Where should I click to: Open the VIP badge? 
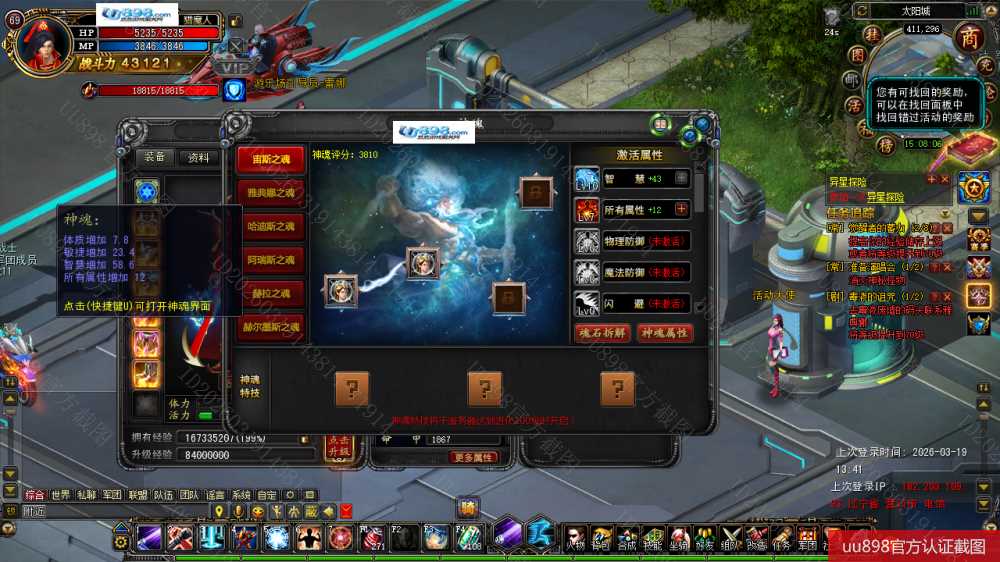click(x=236, y=67)
